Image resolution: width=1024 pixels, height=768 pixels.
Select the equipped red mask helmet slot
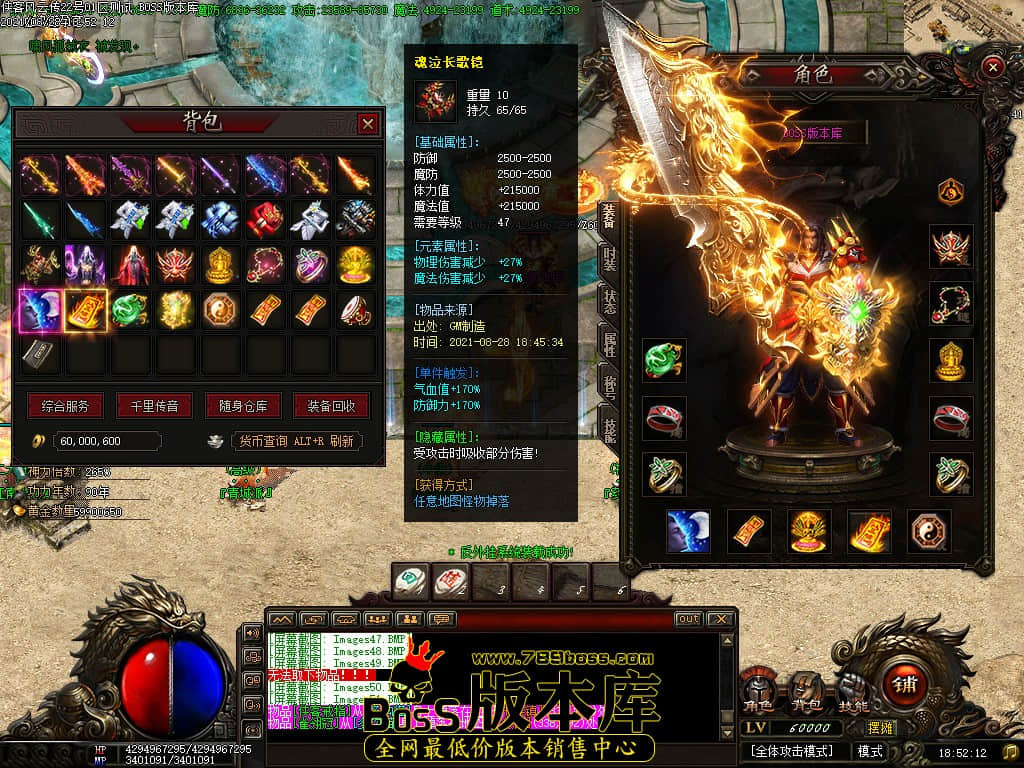pyautogui.click(x=951, y=246)
